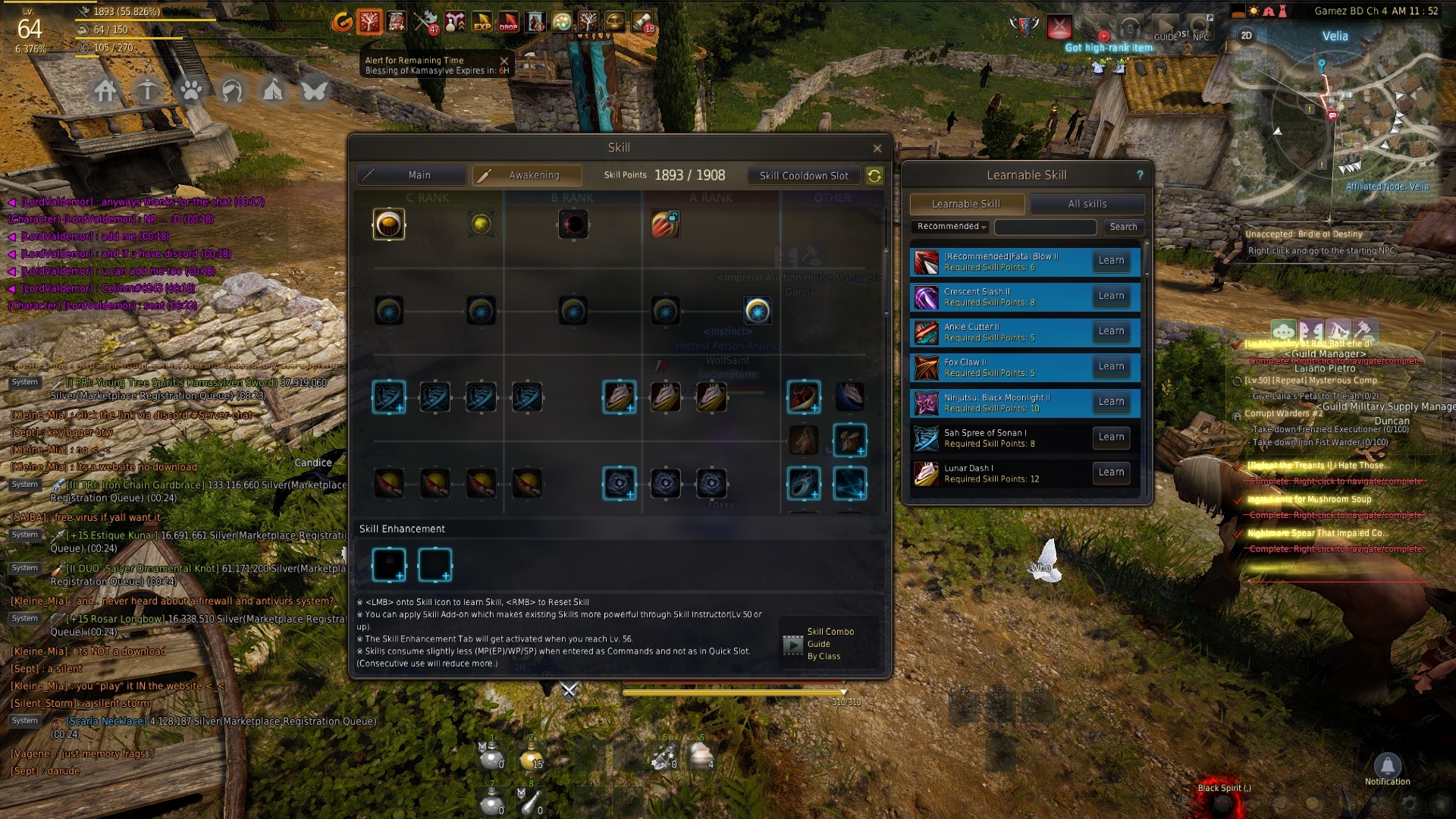Learn Ankle Cutter II
The height and width of the screenshot is (819, 1456).
[x=1111, y=331]
